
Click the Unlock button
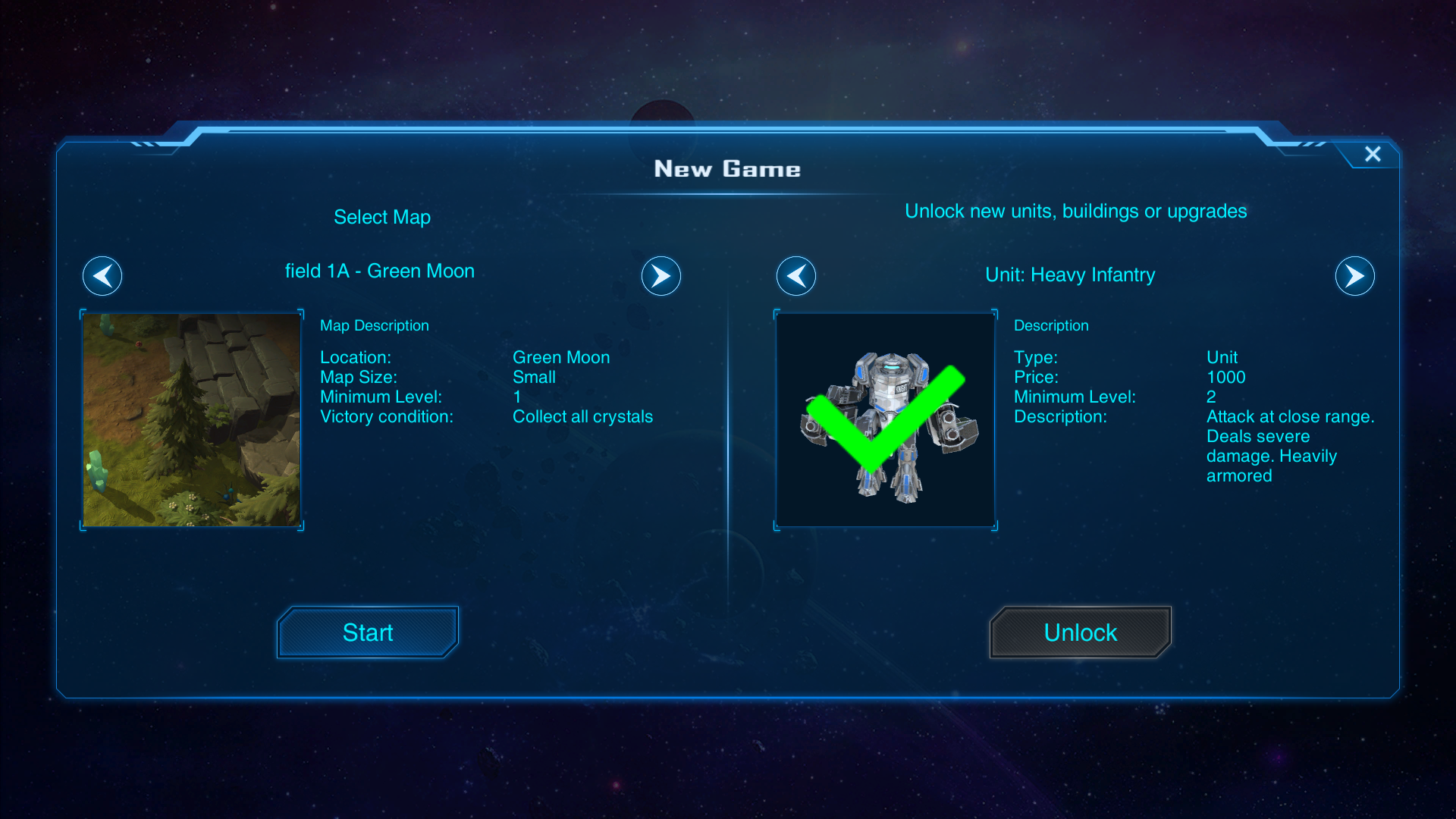[1080, 632]
